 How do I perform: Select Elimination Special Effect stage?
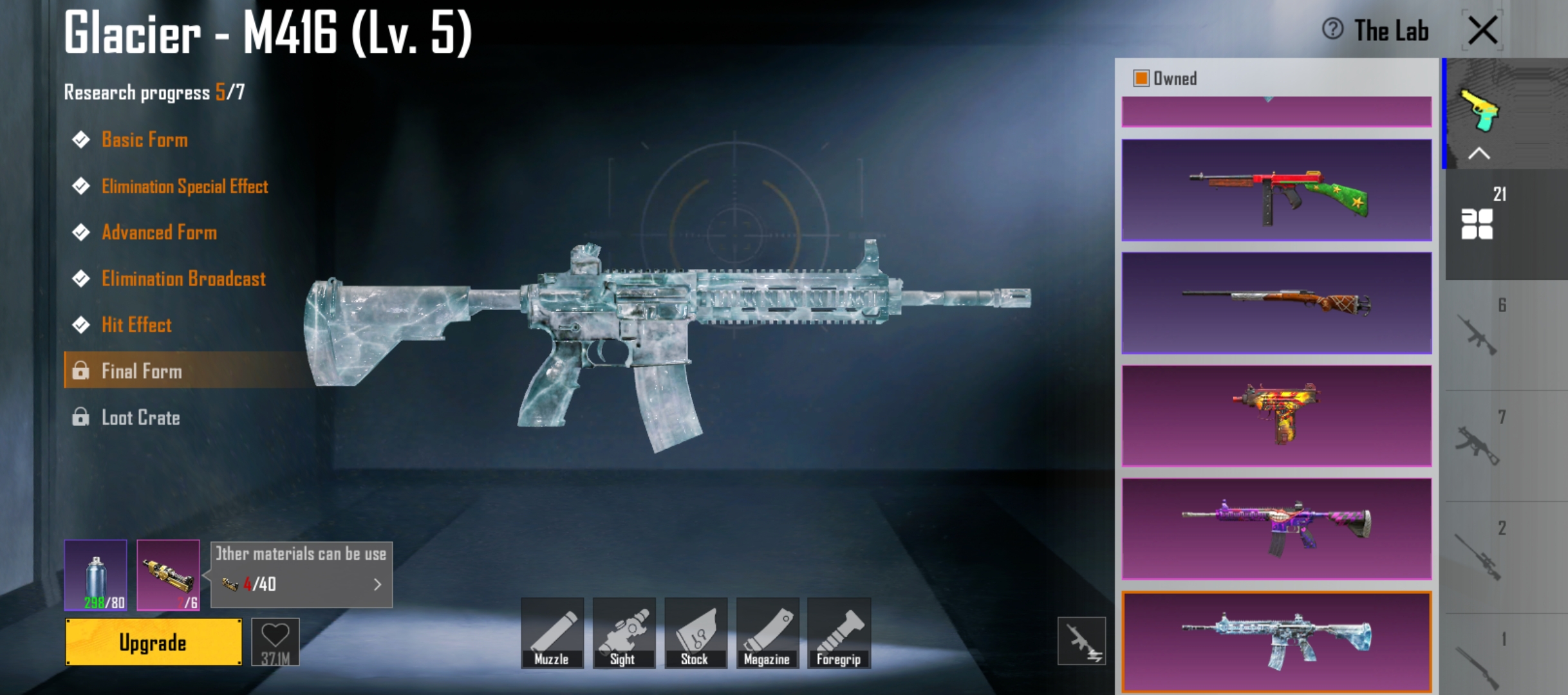pyautogui.click(x=184, y=187)
